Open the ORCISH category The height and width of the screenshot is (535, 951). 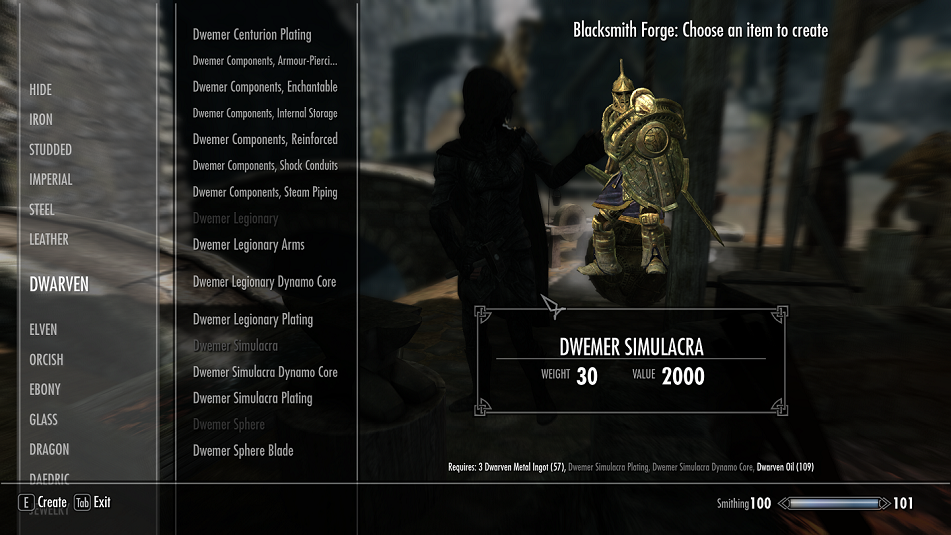point(46,360)
